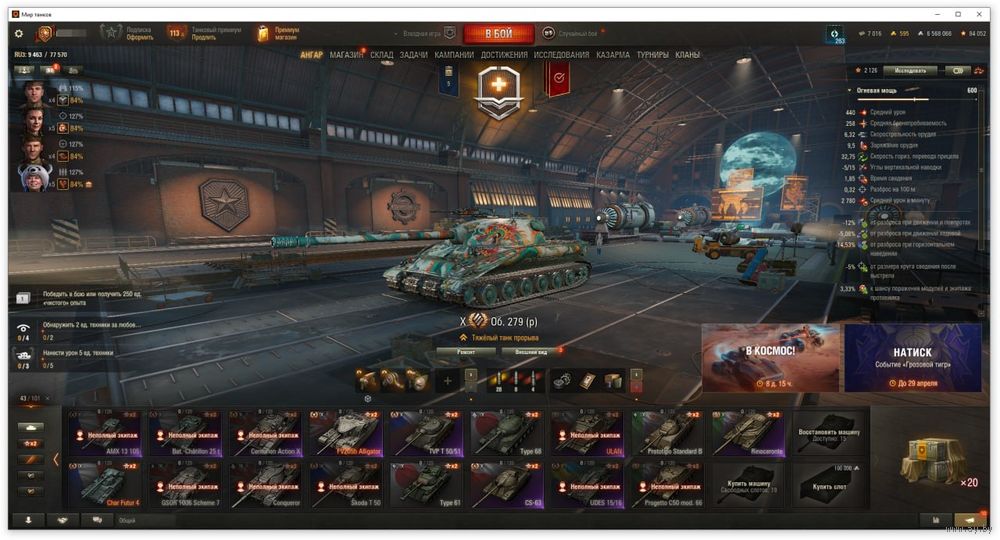Switch to the Казарма (Barracks) tab
Viewport: 1000px width, 540px height.
pos(613,55)
